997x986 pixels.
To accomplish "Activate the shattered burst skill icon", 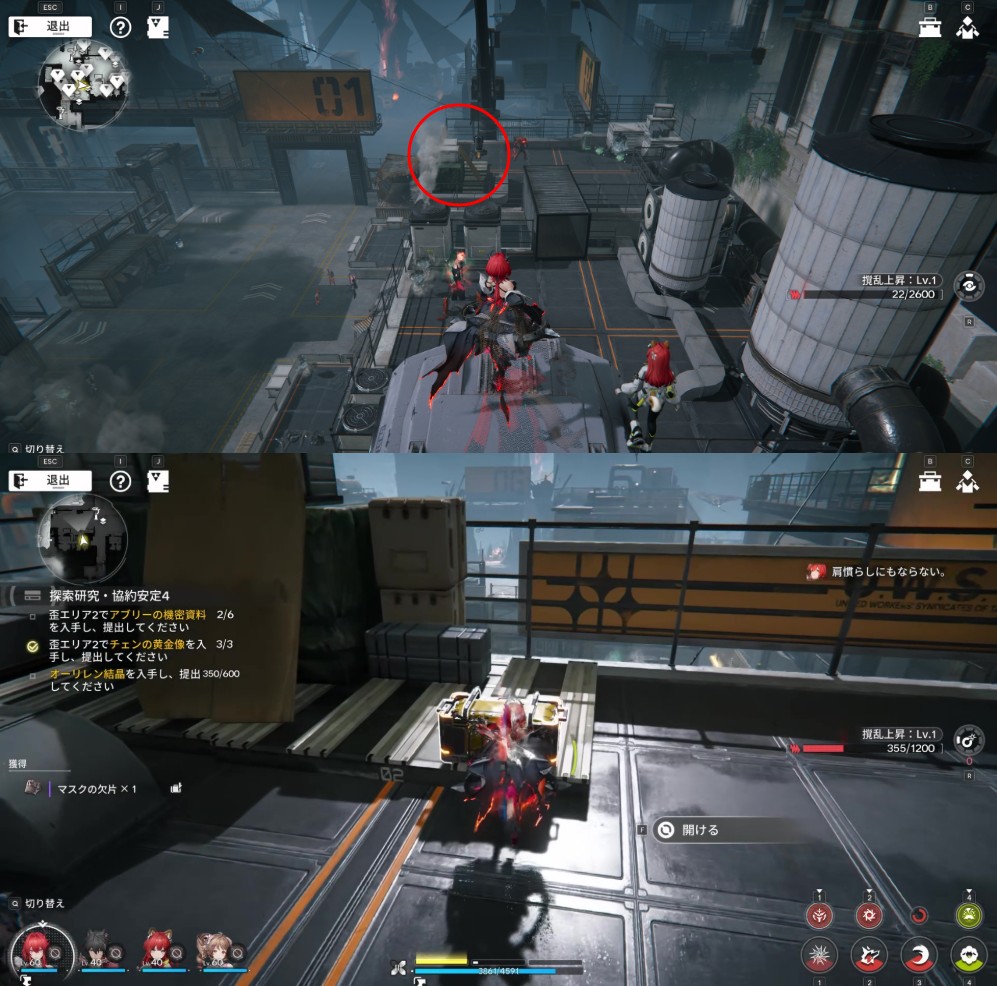I will 819,956.
